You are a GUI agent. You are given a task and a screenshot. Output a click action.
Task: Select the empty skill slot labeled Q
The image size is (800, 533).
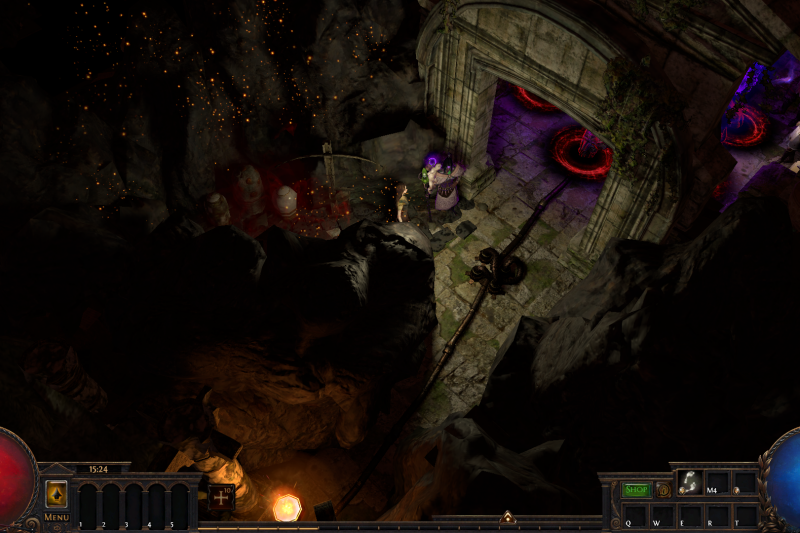click(635, 514)
